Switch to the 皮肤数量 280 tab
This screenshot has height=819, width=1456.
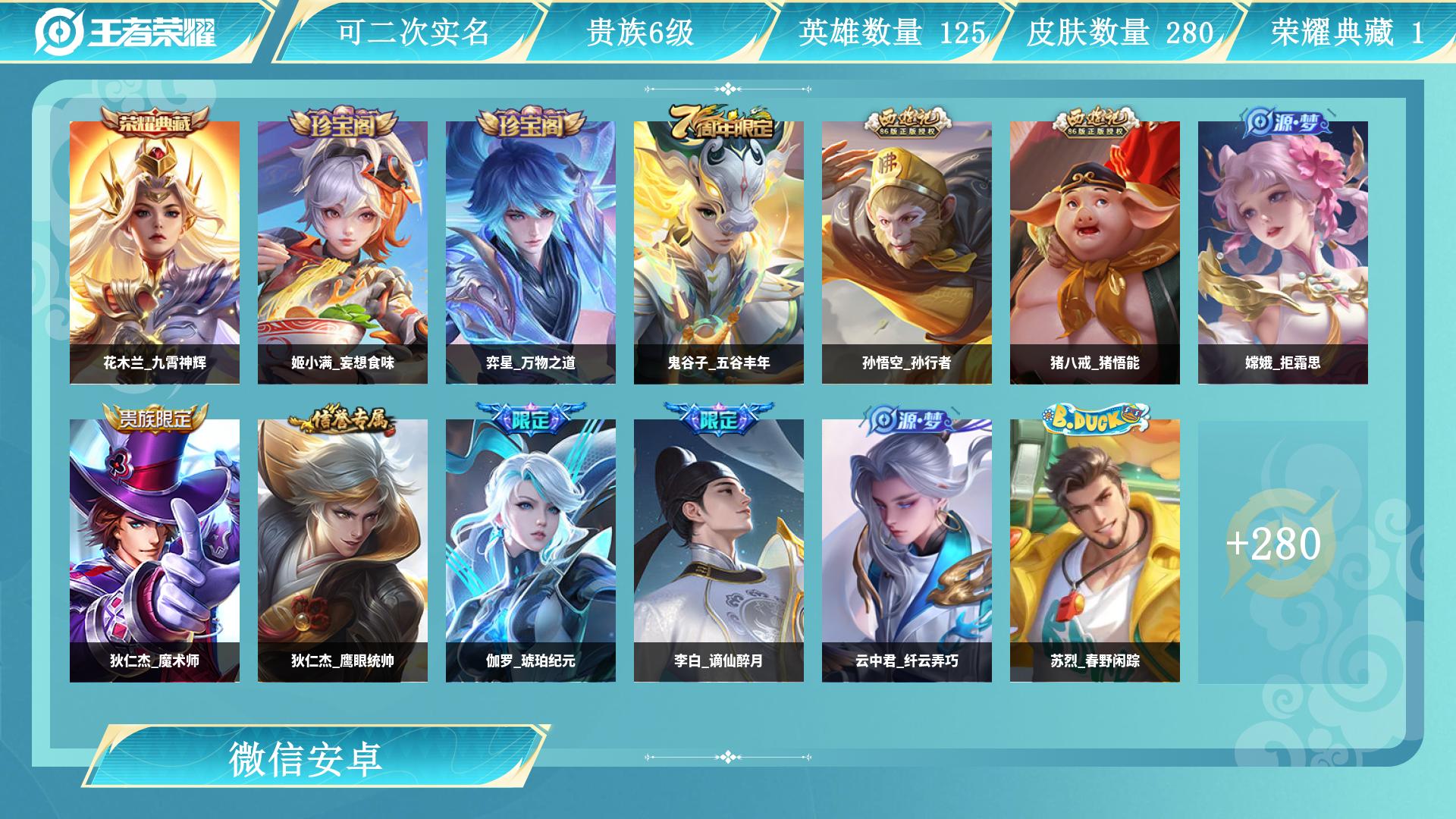1120,32
